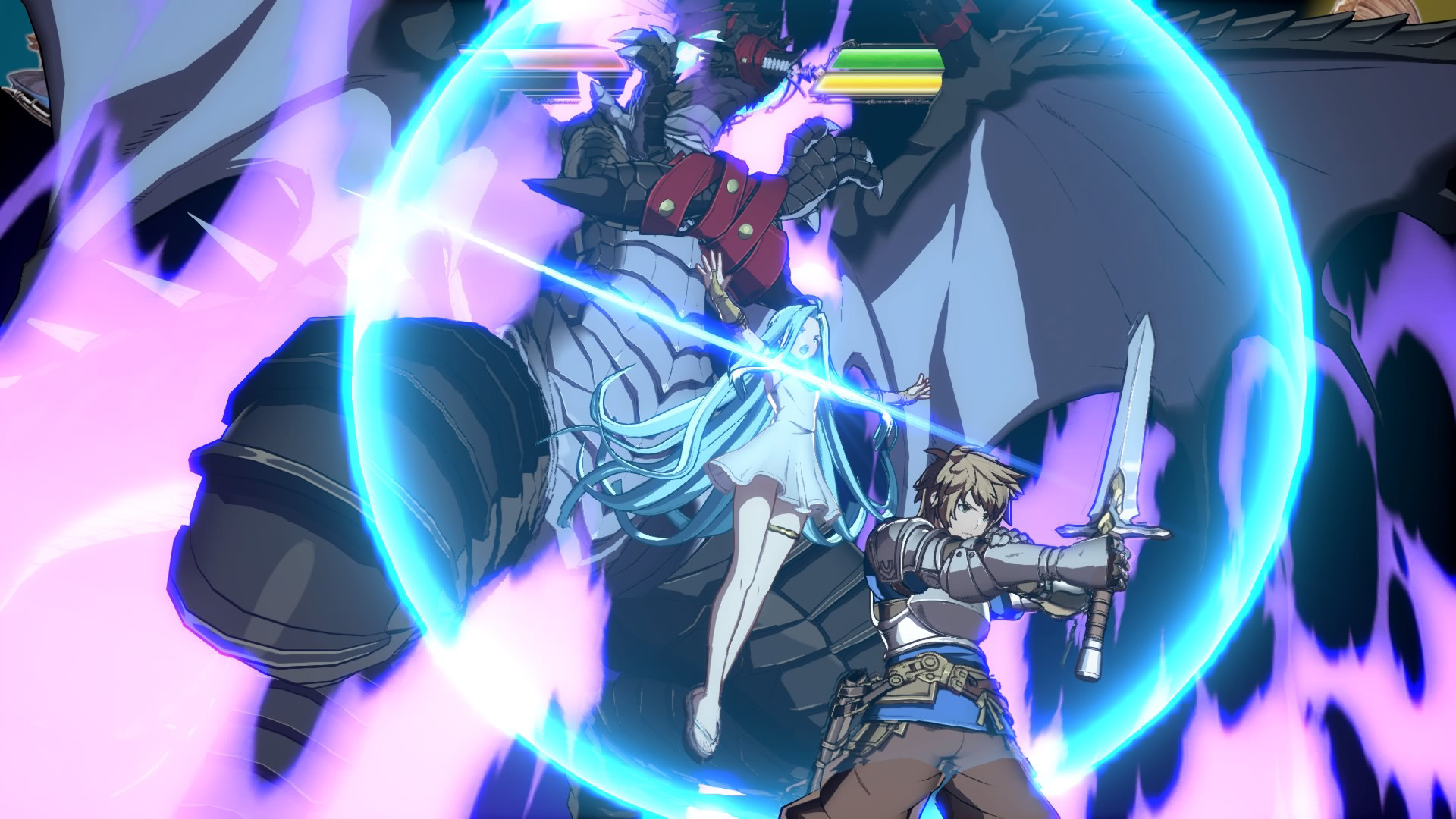Toggle the right player's yellow skill gauge
This screenshot has width=1456, height=819.
[x=880, y=82]
